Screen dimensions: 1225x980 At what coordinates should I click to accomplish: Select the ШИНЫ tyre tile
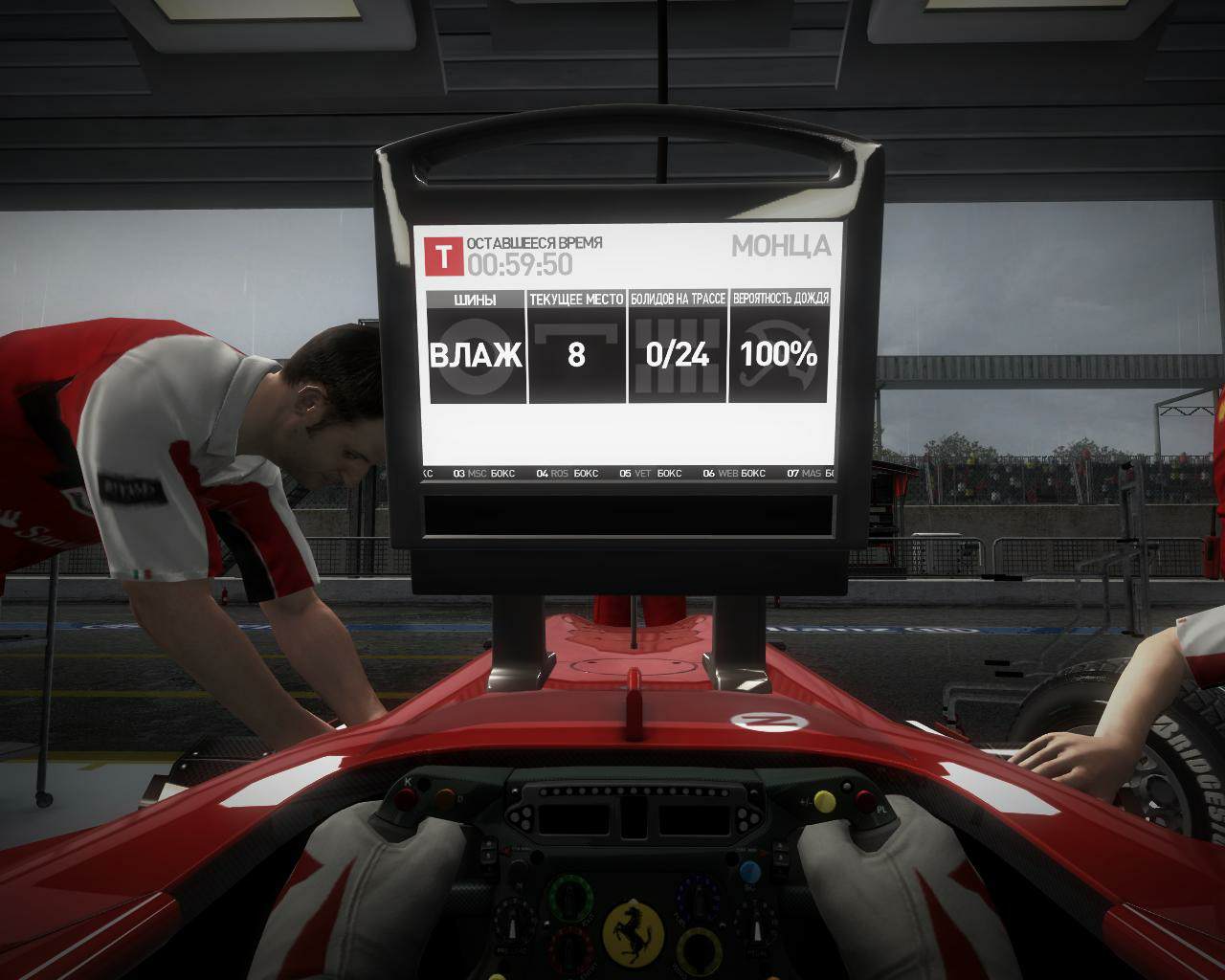(476, 347)
